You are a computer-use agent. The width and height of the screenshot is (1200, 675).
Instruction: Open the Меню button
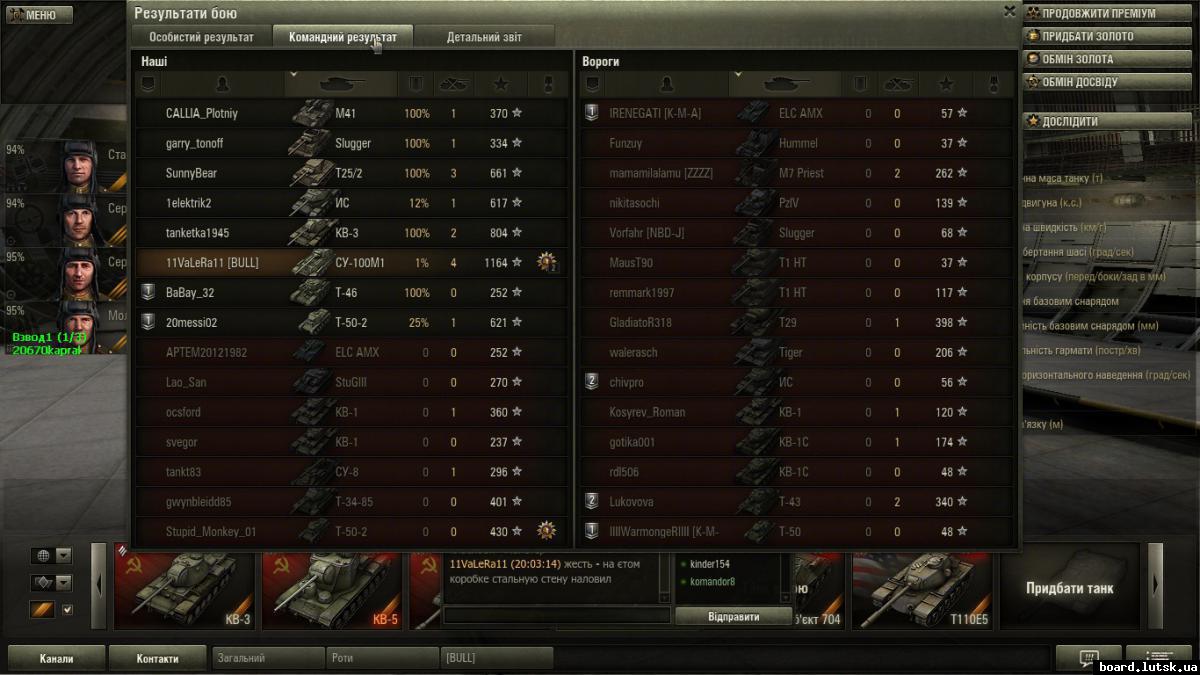38,15
